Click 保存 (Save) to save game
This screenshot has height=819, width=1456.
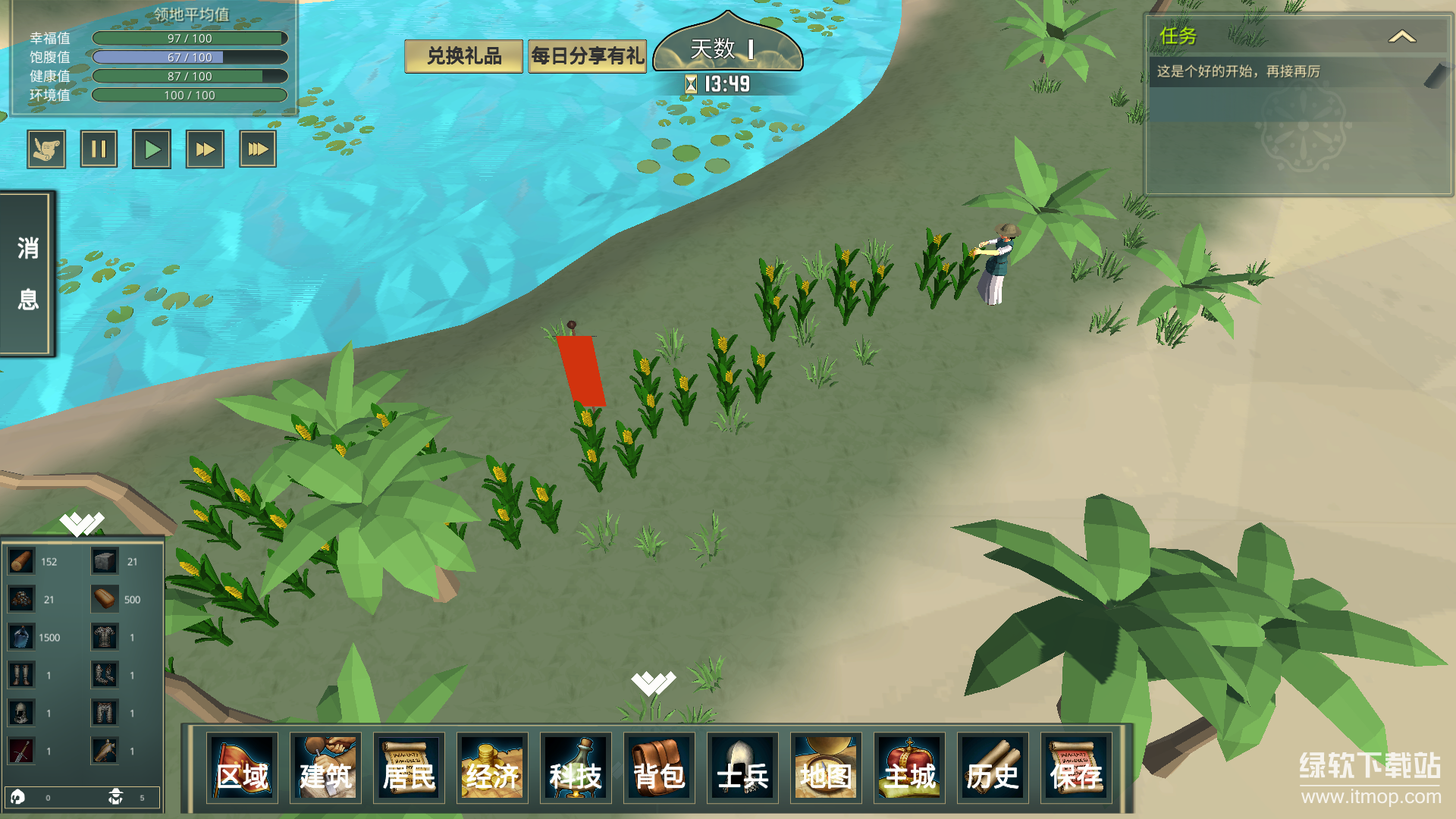1076,767
